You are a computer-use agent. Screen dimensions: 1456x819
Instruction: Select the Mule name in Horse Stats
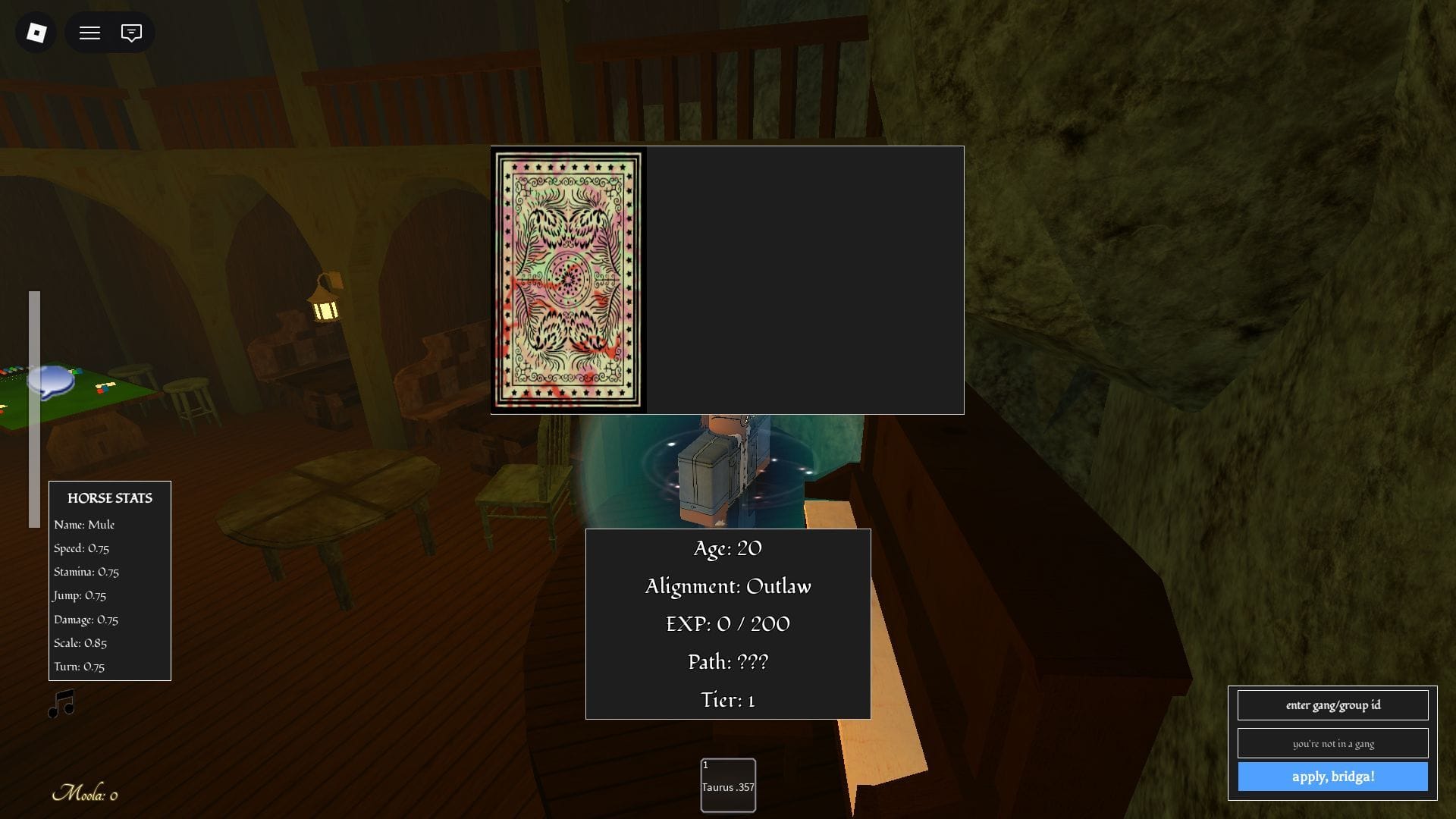(83, 524)
